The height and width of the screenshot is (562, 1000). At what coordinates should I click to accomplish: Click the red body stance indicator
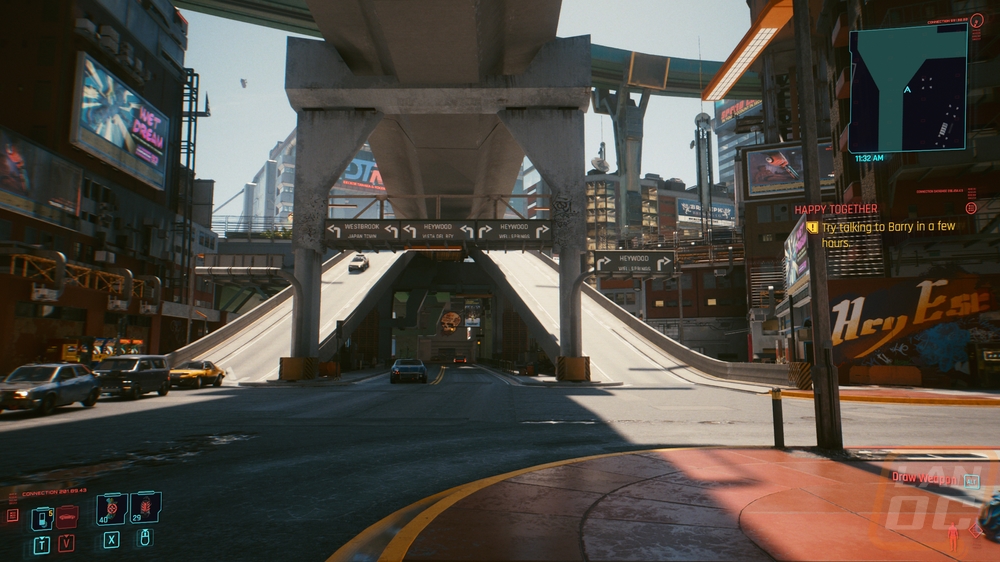pos(952,538)
